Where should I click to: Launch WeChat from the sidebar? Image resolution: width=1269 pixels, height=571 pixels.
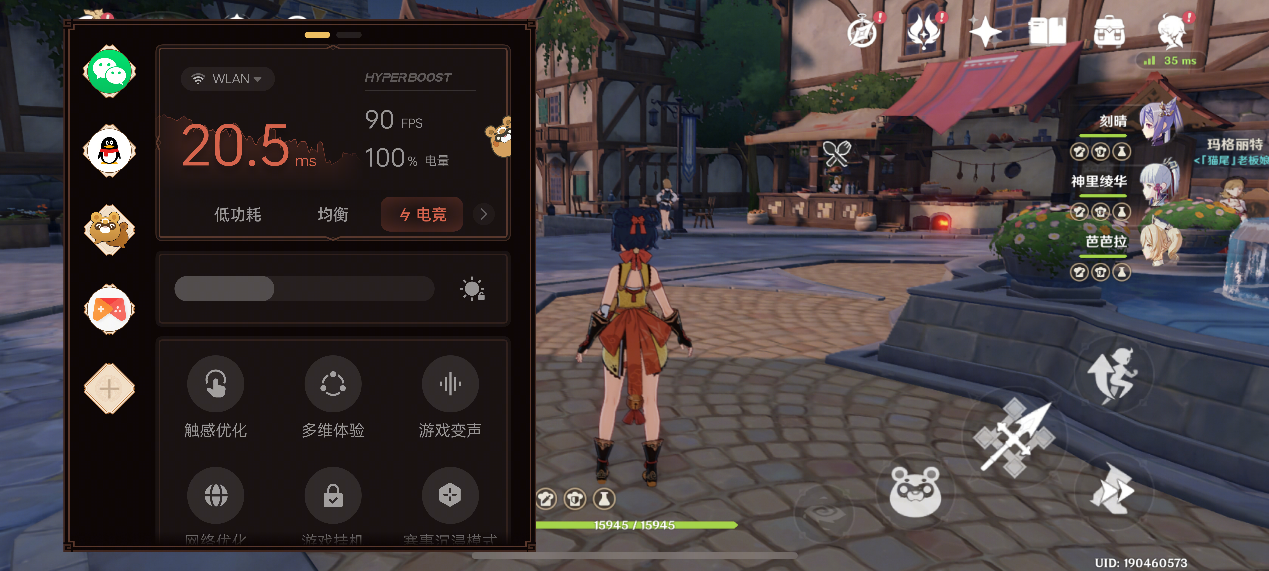109,70
